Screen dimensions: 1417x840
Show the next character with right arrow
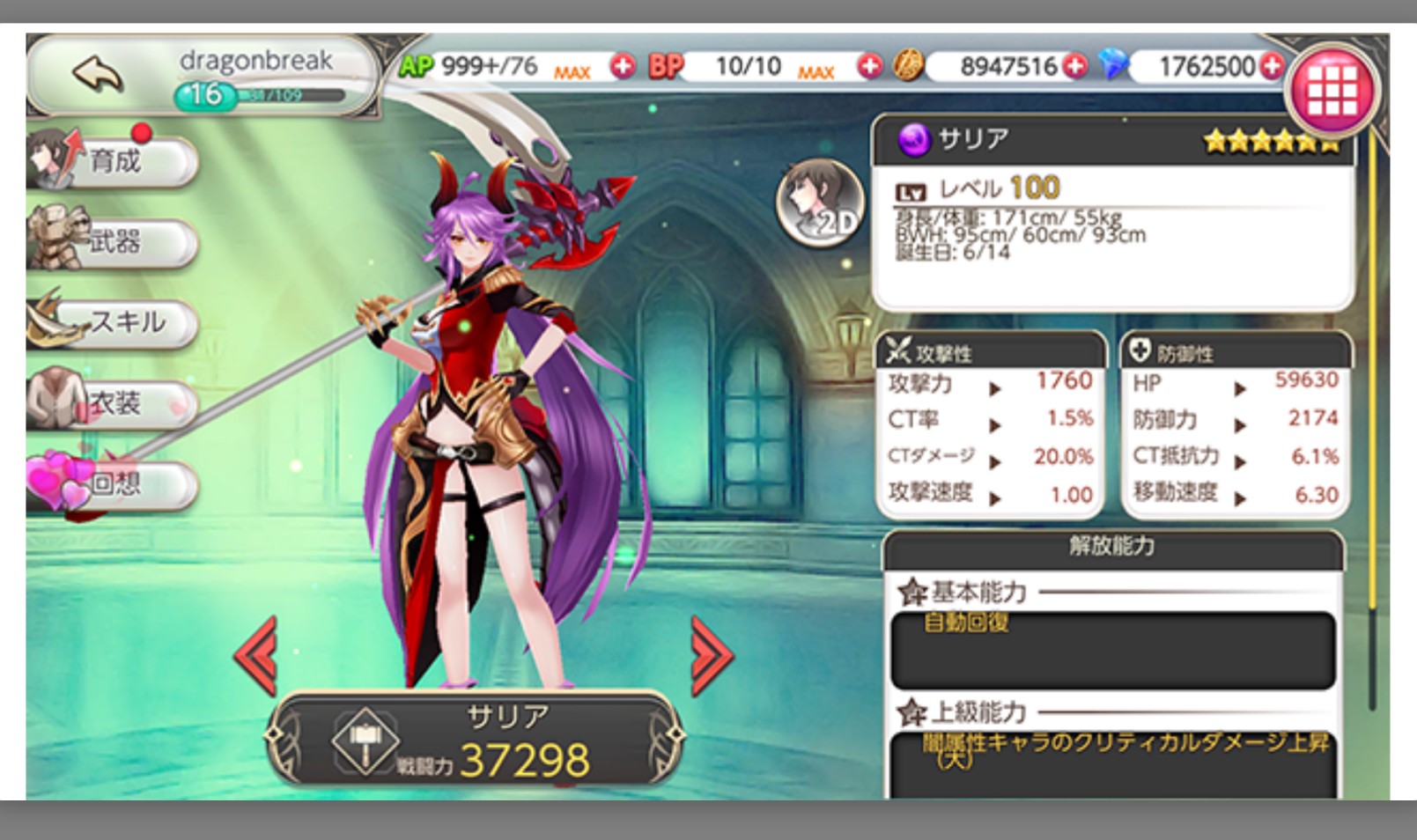tap(711, 656)
